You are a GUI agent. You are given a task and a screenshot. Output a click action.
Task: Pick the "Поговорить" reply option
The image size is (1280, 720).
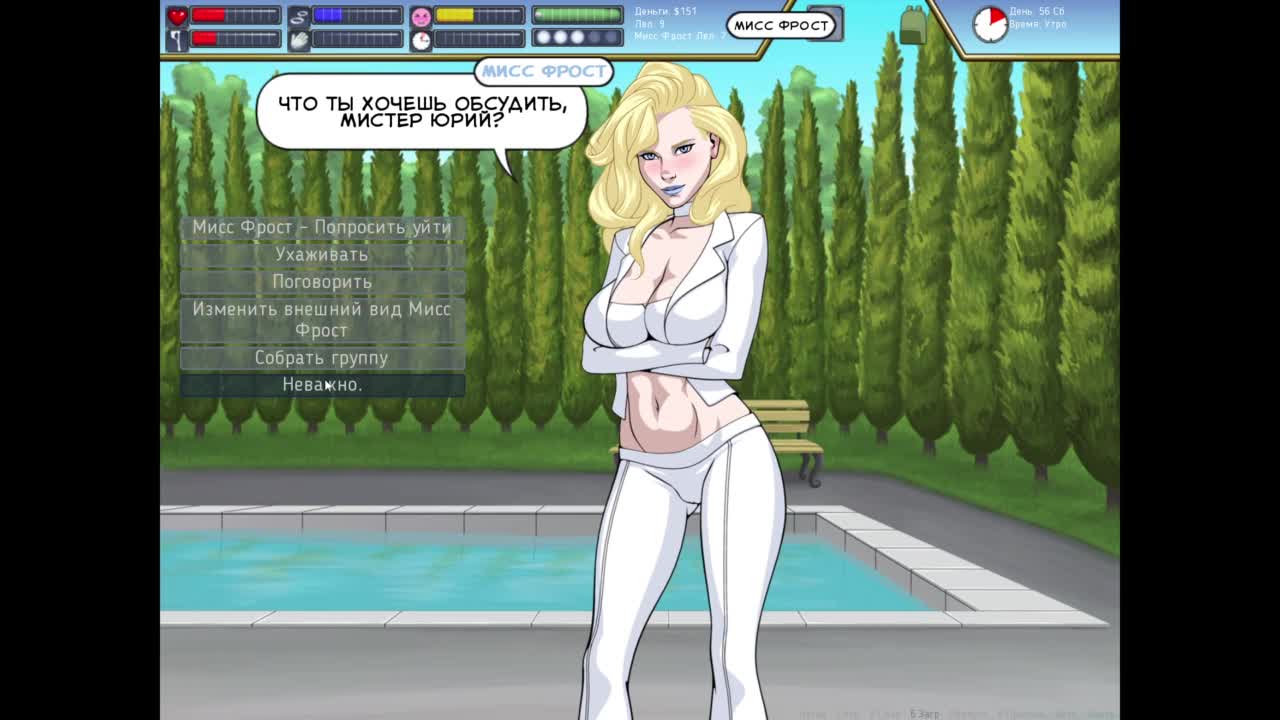click(x=322, y=282)
